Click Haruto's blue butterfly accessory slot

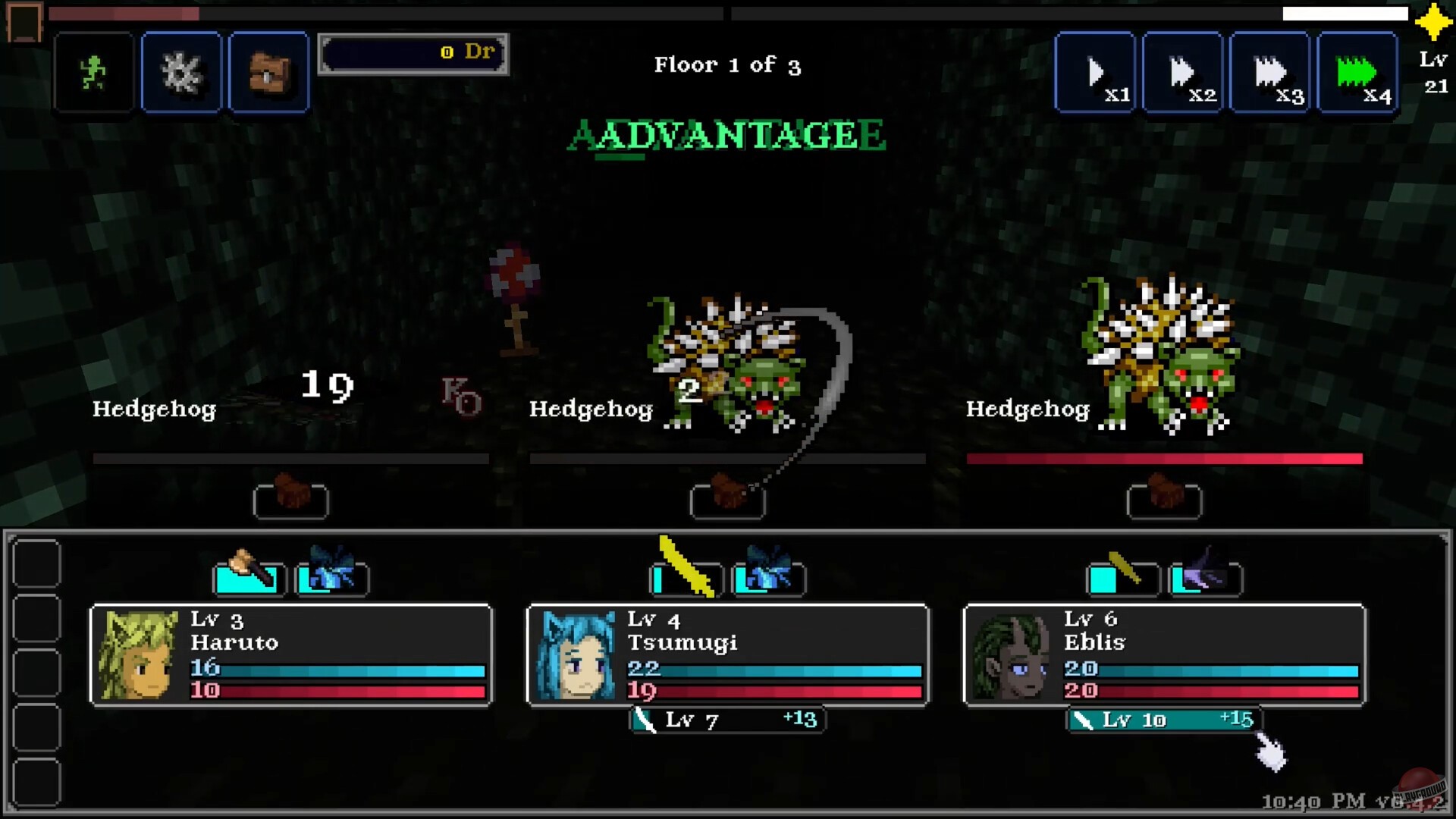[x=332, y=579]
